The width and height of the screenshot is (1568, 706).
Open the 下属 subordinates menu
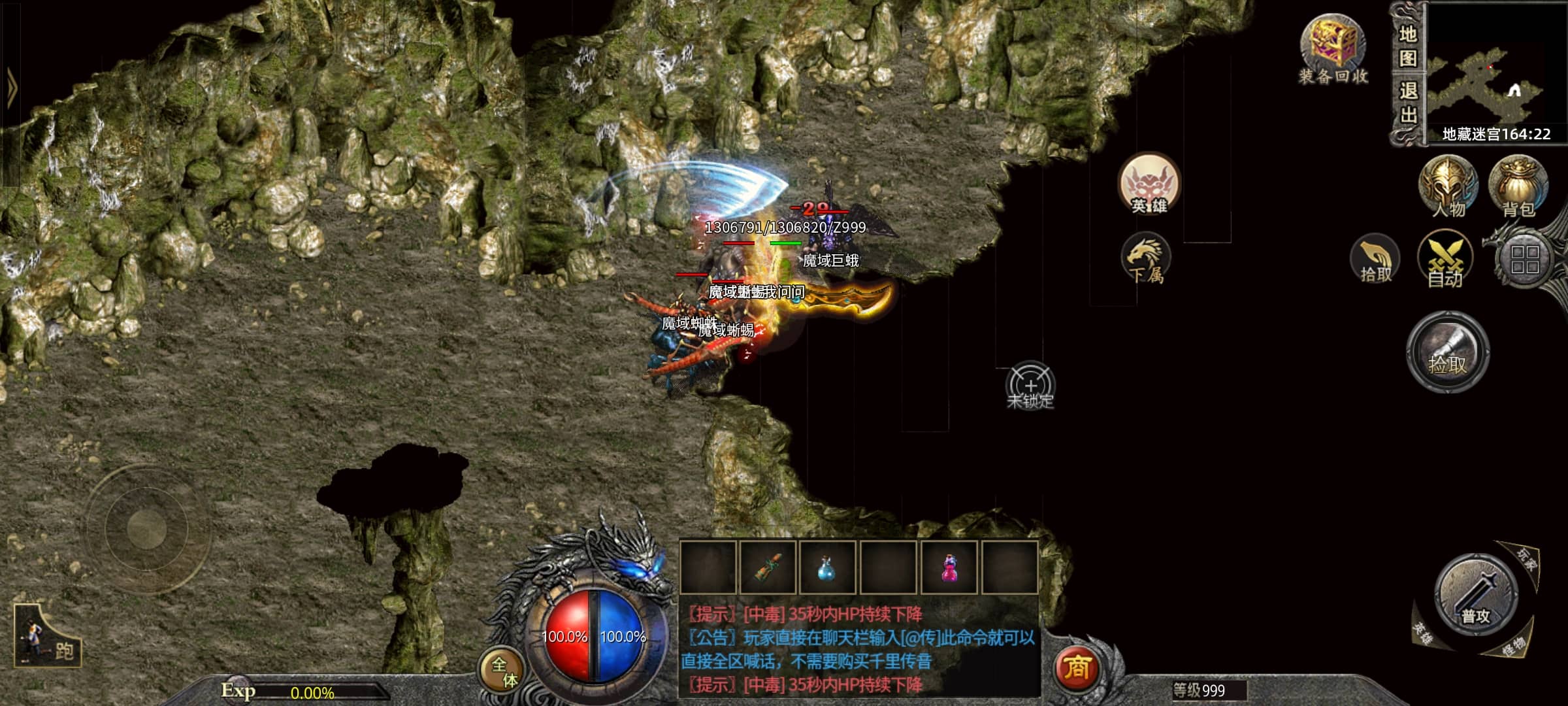coord(1146,260)
